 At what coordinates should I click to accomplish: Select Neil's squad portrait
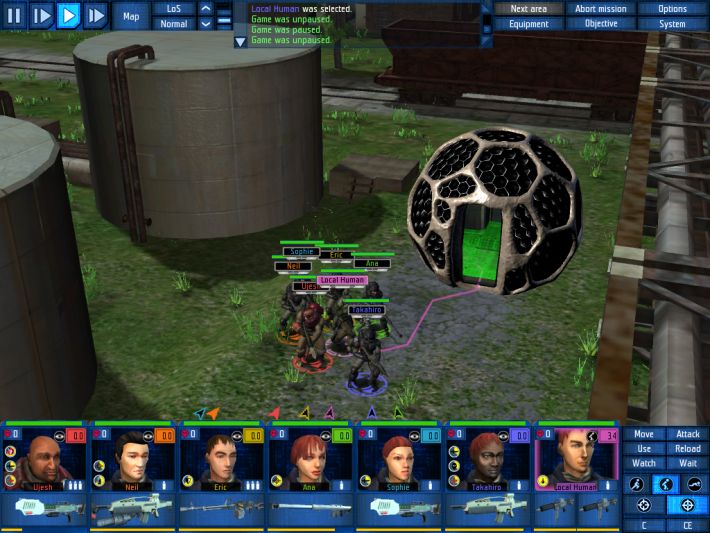point(133,462)
